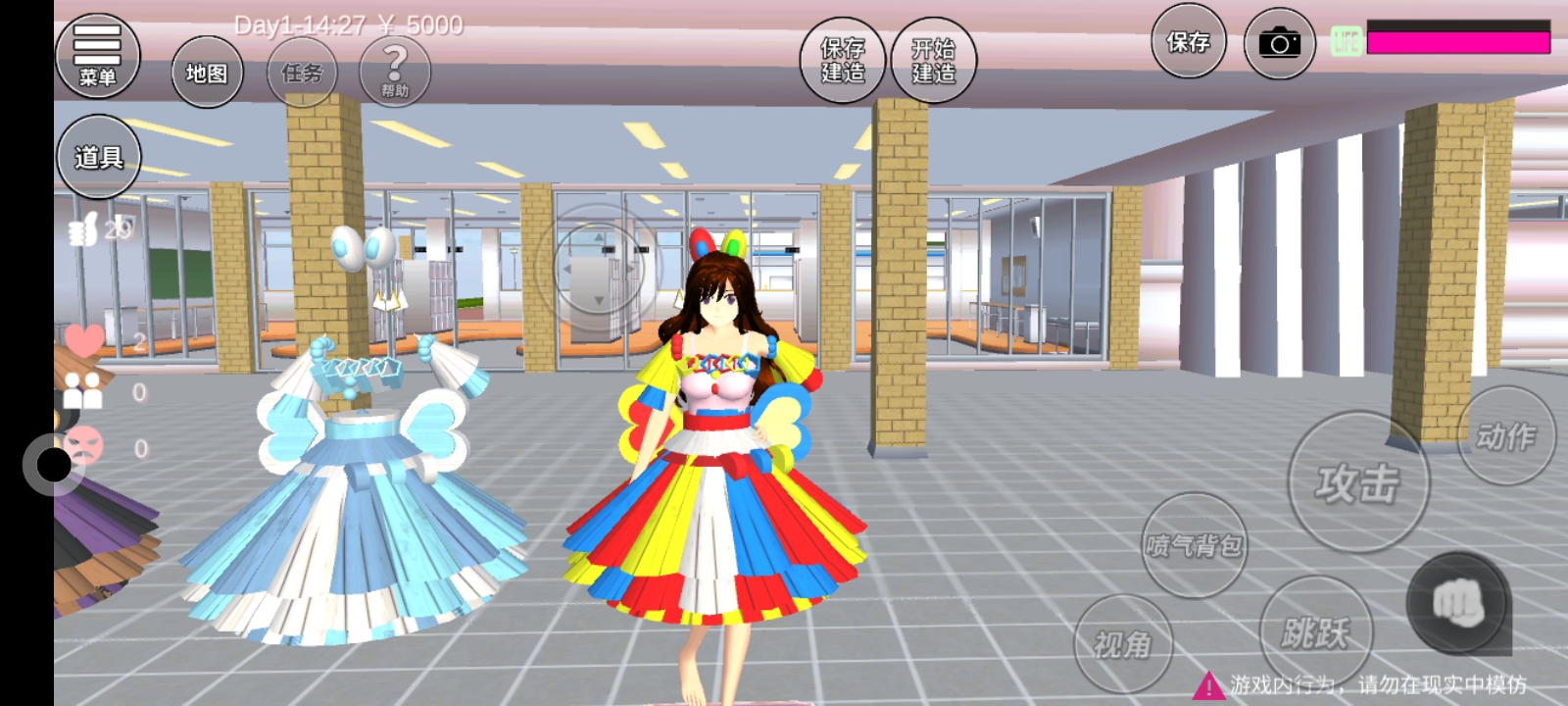Open the 动作 actions menu

1506,435
